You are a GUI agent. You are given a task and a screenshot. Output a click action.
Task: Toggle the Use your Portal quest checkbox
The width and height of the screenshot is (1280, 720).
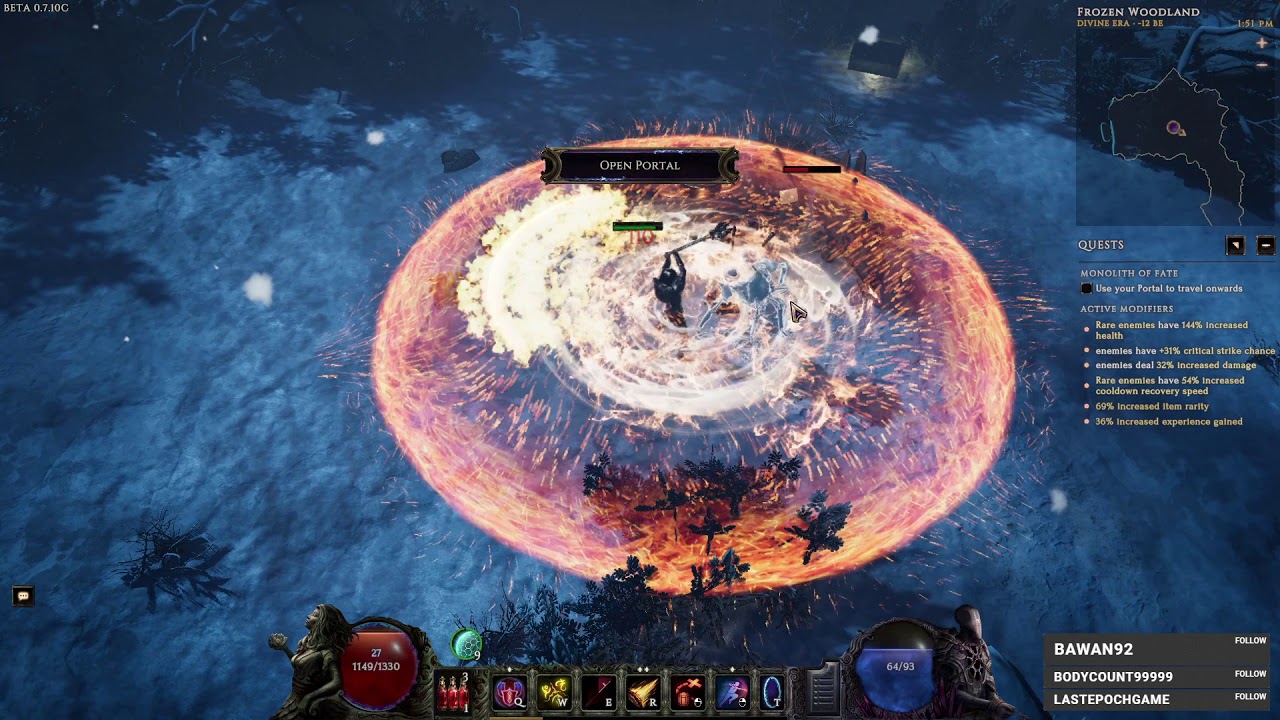pos(1087,289)
